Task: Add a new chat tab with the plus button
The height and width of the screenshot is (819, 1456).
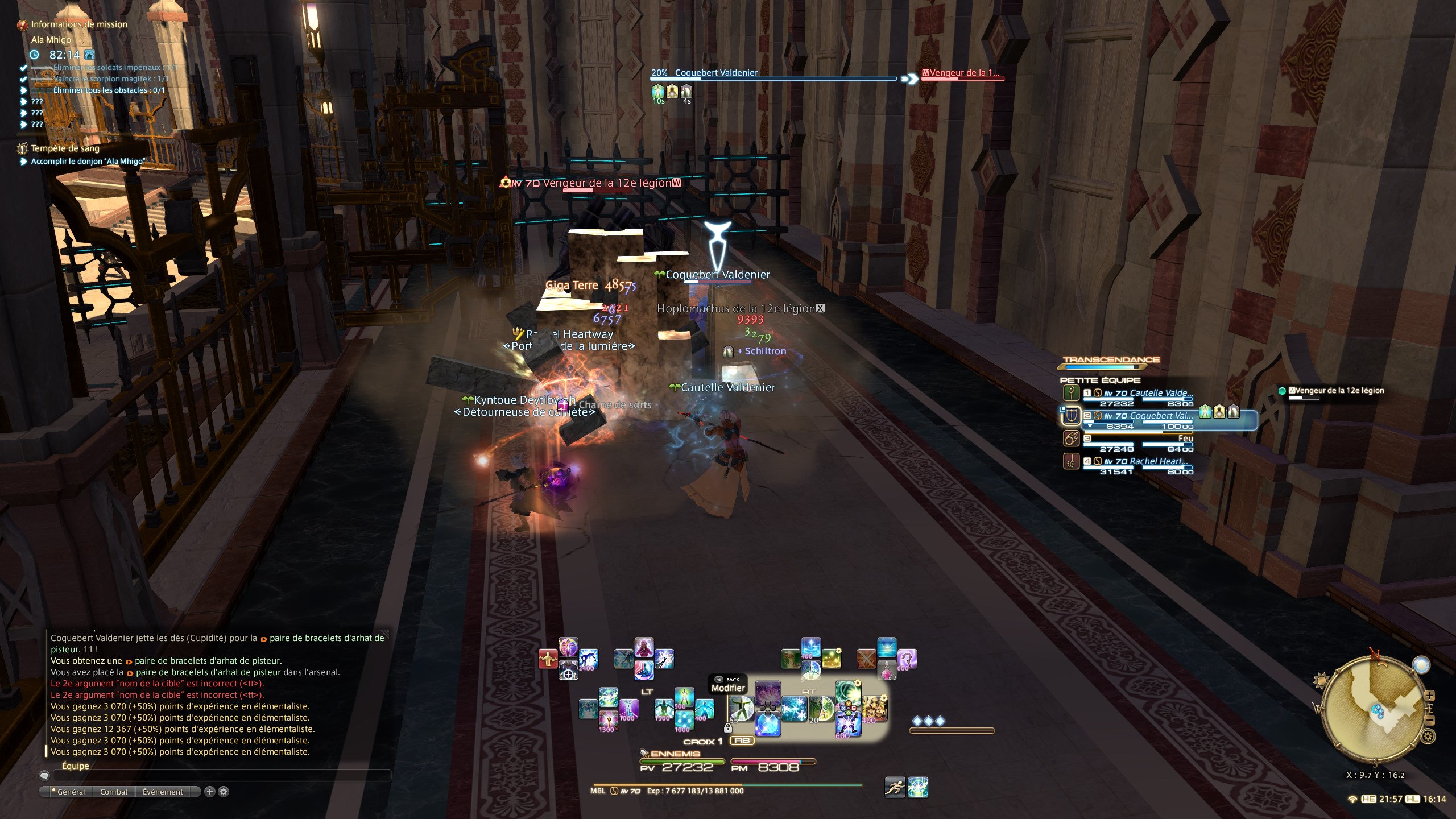Action: (210, 792)
